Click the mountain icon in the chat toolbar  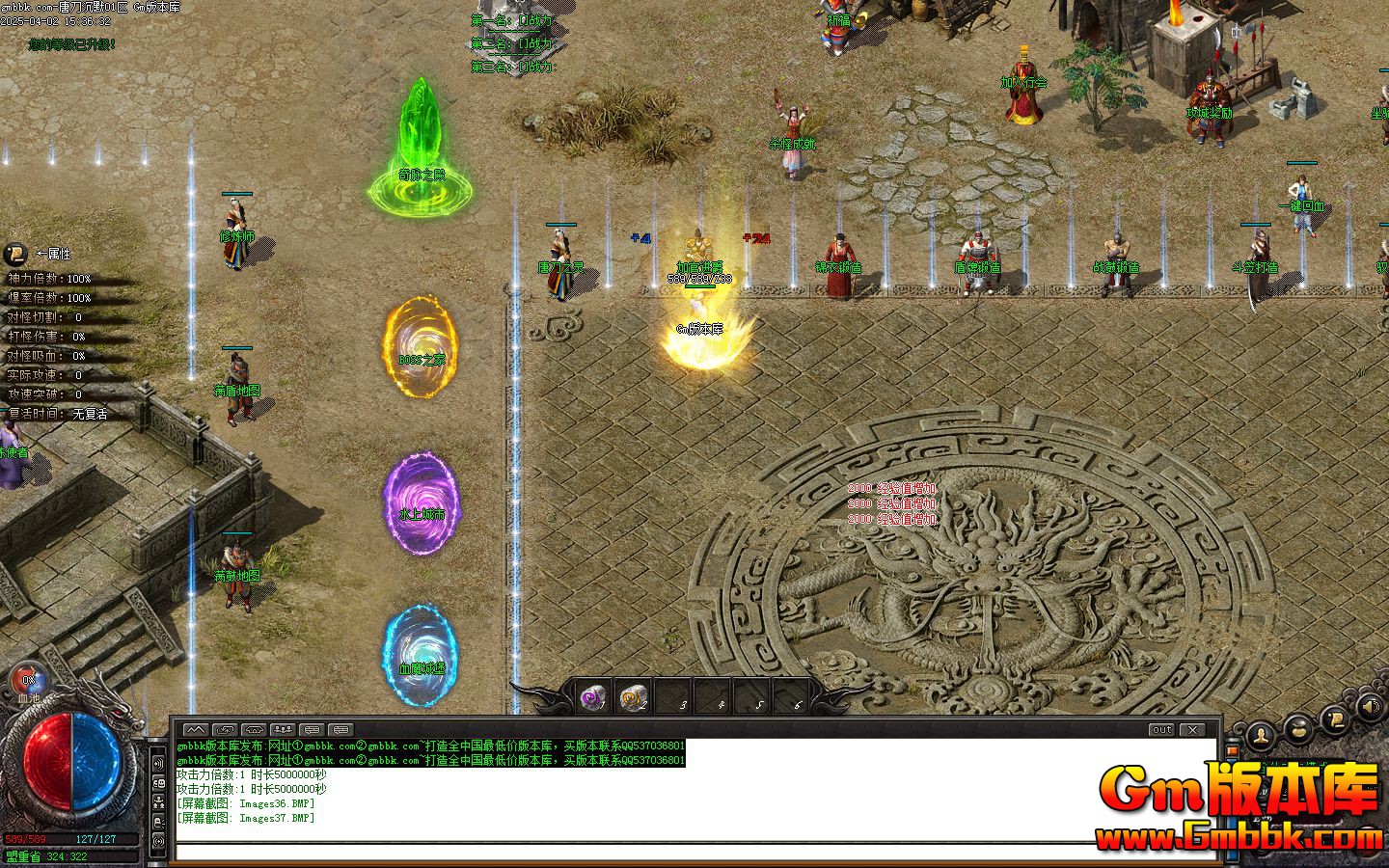(x=195, y=730)
